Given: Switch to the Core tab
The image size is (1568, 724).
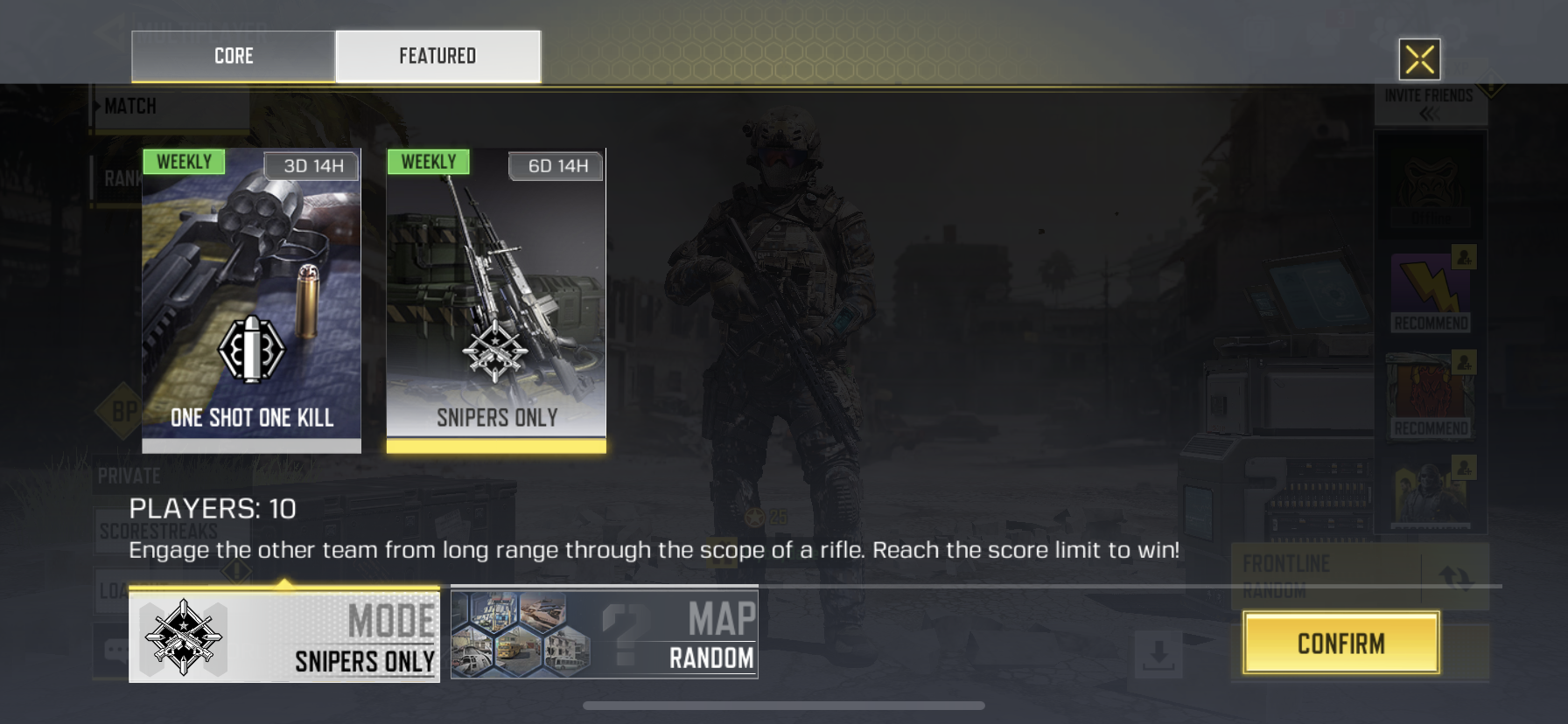Looking at the screenshot, I should [x=233, y=56].
